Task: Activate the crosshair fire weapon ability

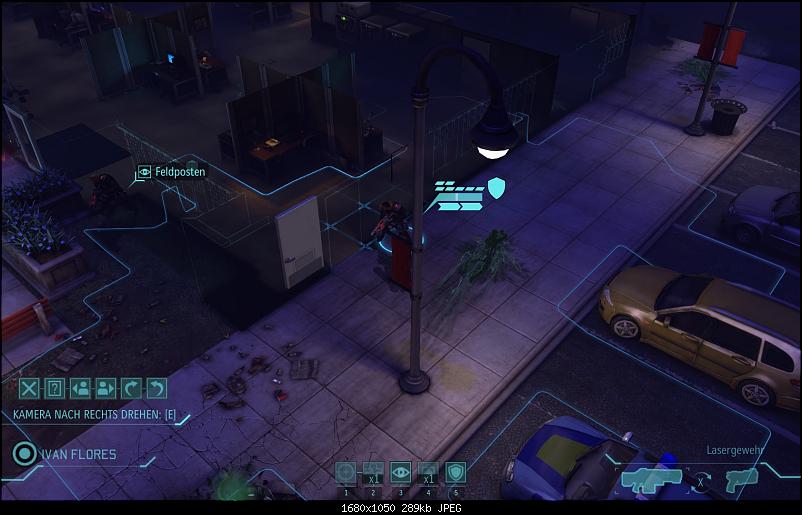Action: [x=346, y=473]
